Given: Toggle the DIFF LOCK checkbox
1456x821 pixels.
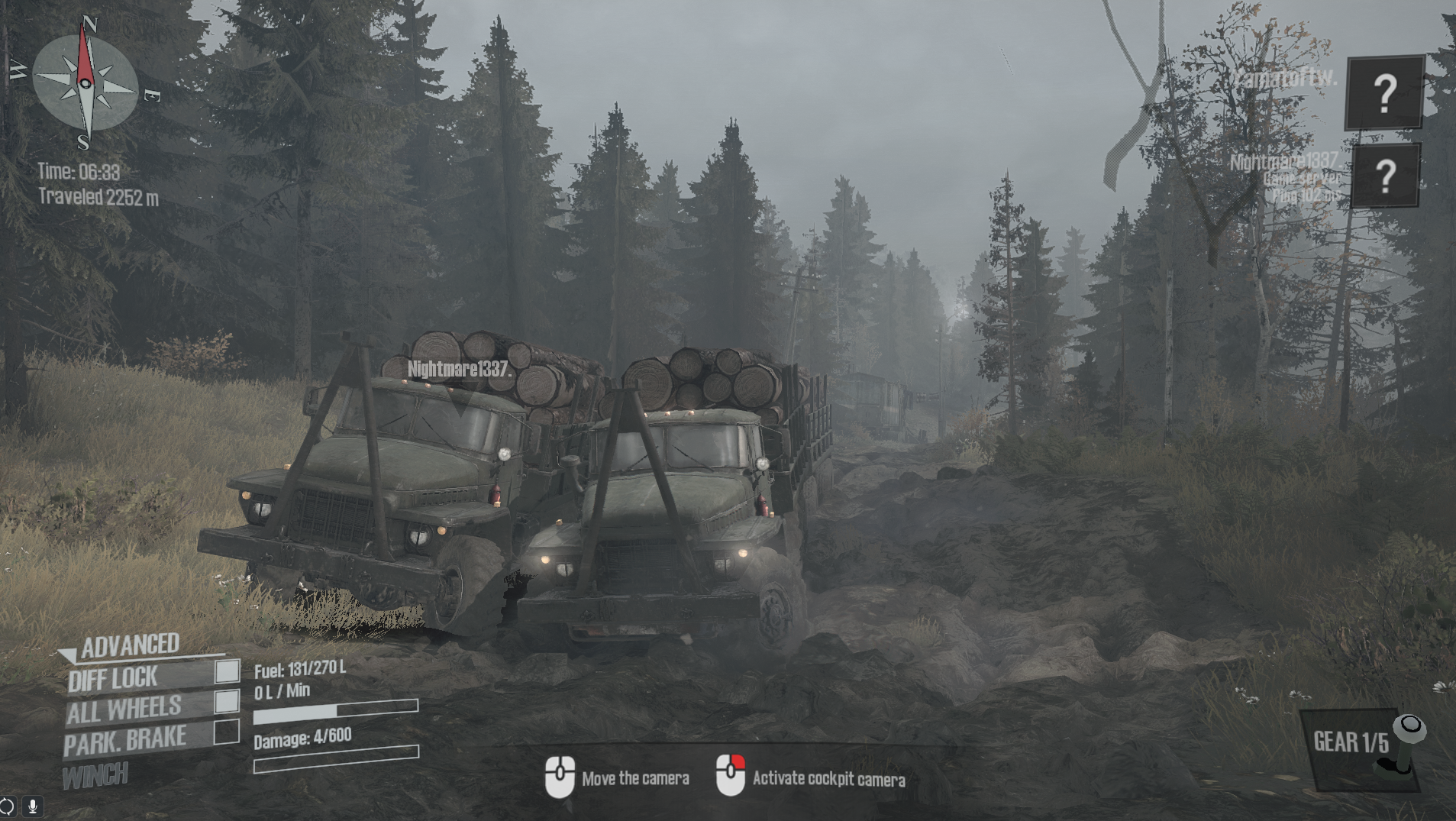Looking at the screenshot, I should tap(227, 671).
